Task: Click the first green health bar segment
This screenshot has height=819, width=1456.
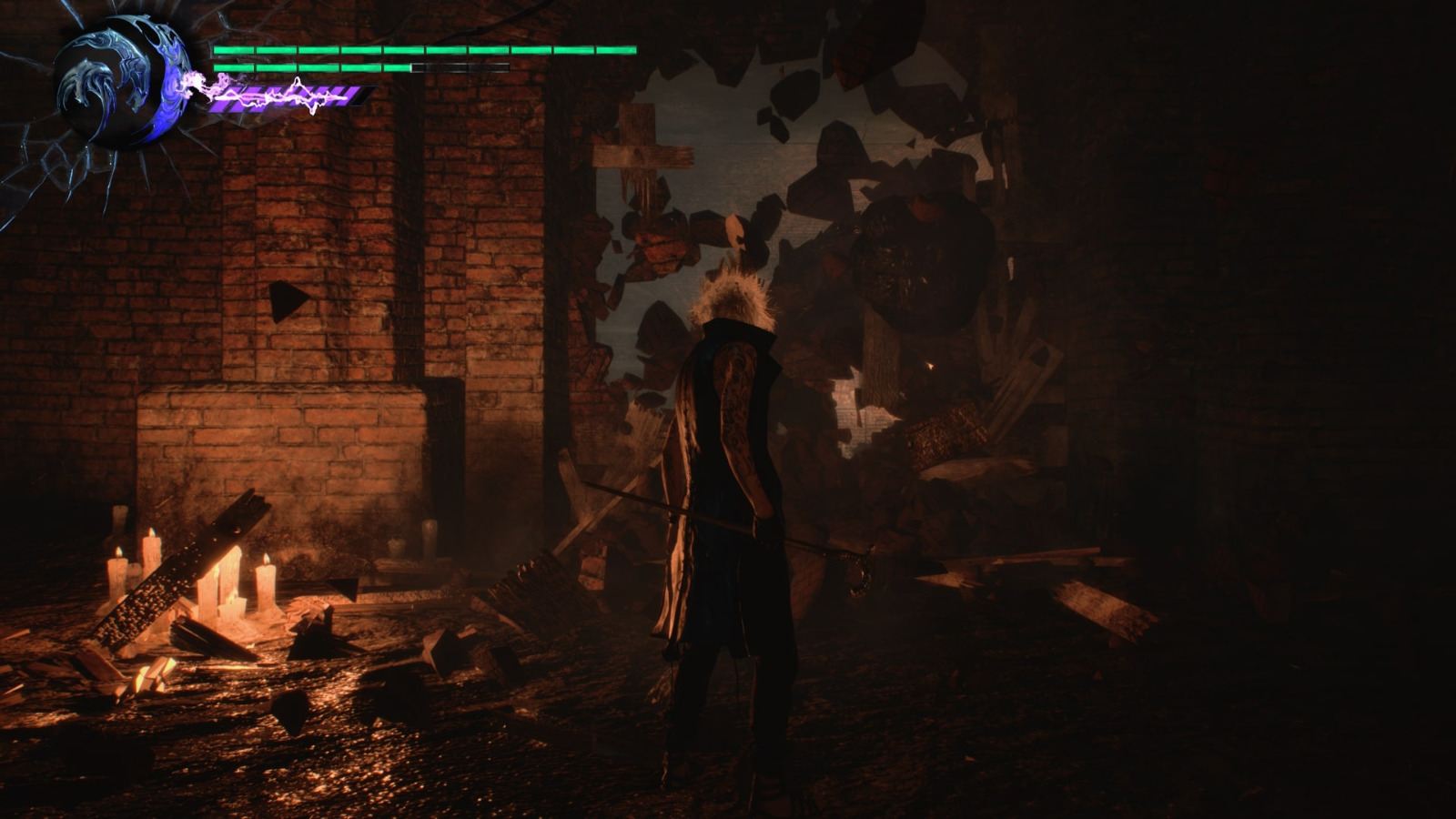Action: tap(232, 50)
